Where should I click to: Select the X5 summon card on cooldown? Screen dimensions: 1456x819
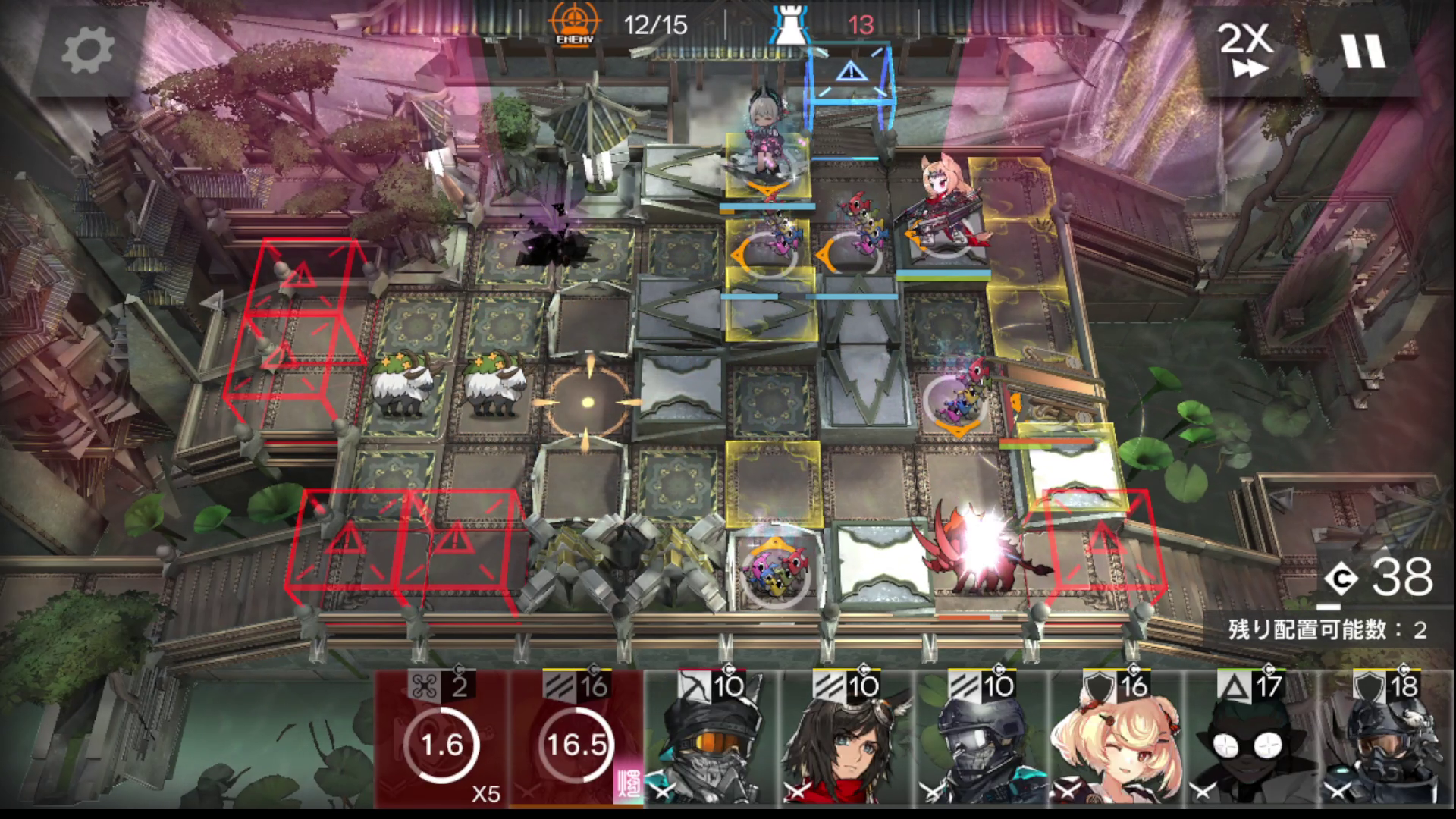pos(442,739)
